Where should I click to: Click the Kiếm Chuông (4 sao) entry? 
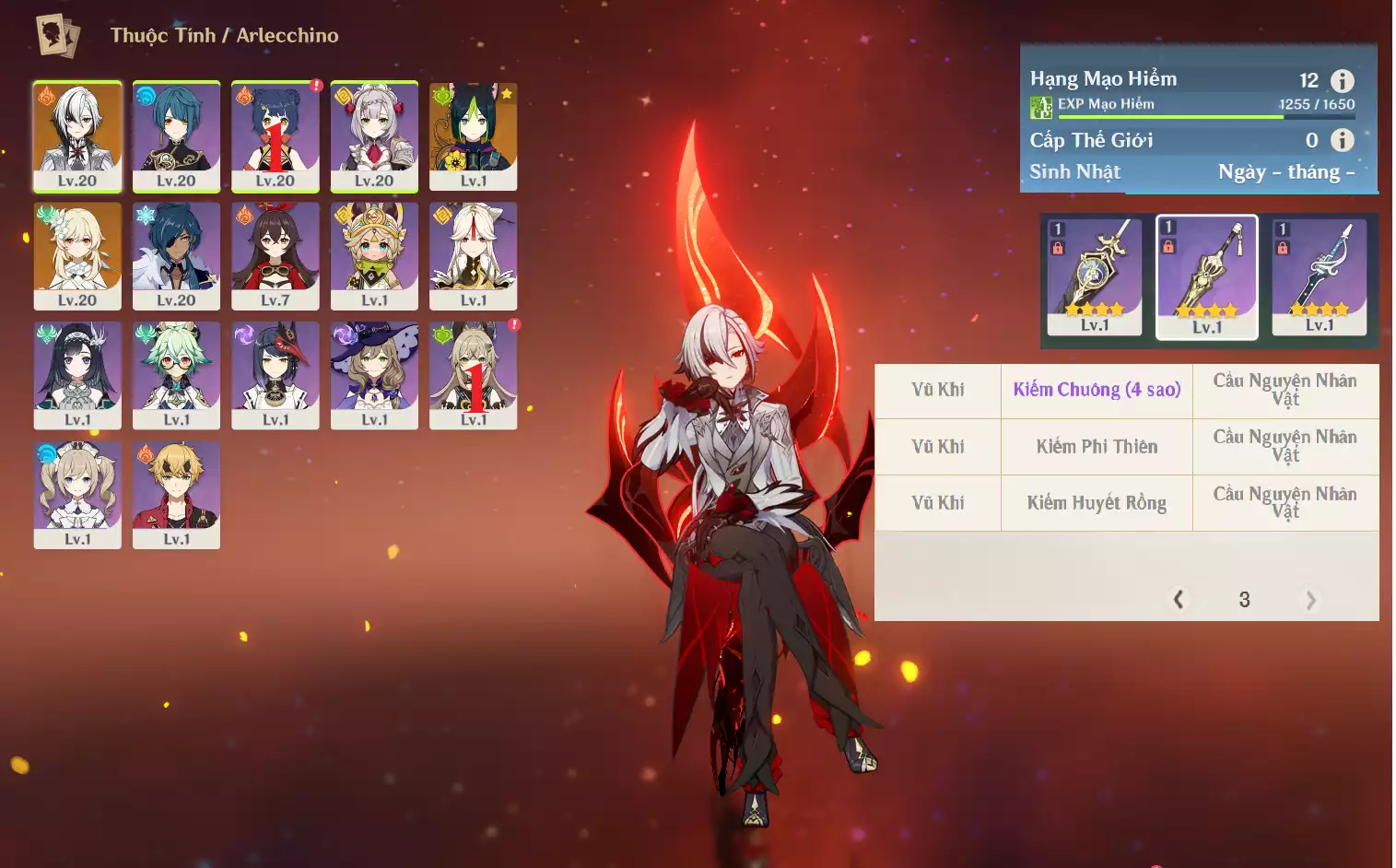pyautogui.click(x=1097, y=390)
